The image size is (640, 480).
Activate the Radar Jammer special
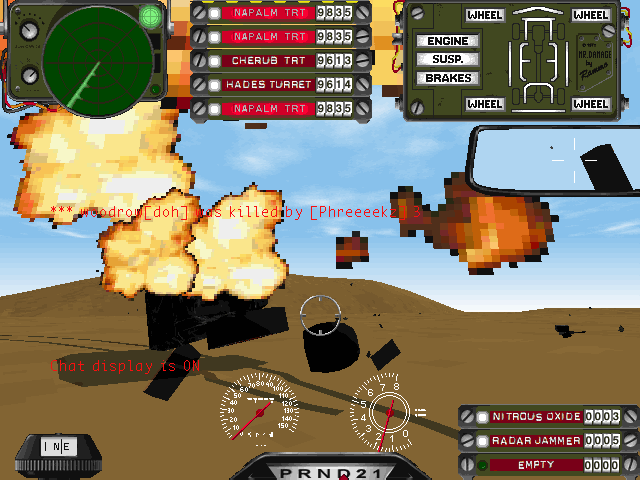(535, 440)
